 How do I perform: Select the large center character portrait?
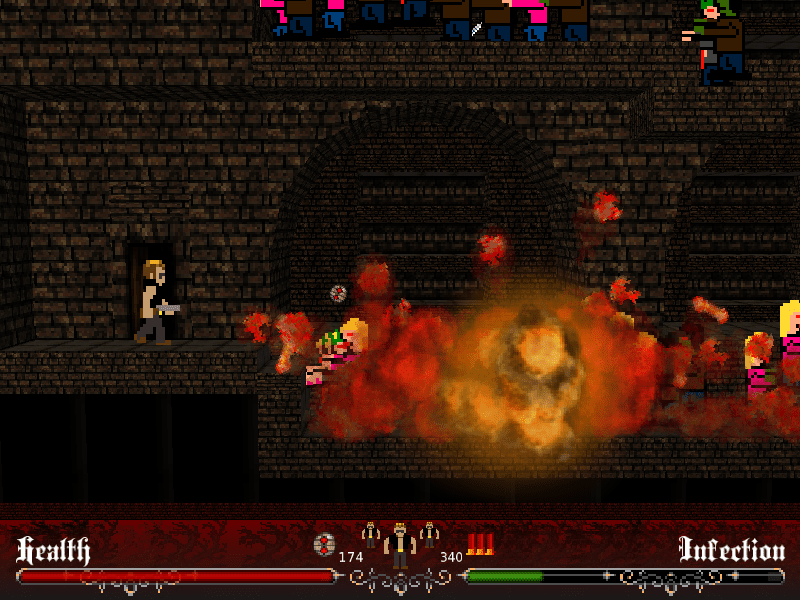[x=400, y=545]
